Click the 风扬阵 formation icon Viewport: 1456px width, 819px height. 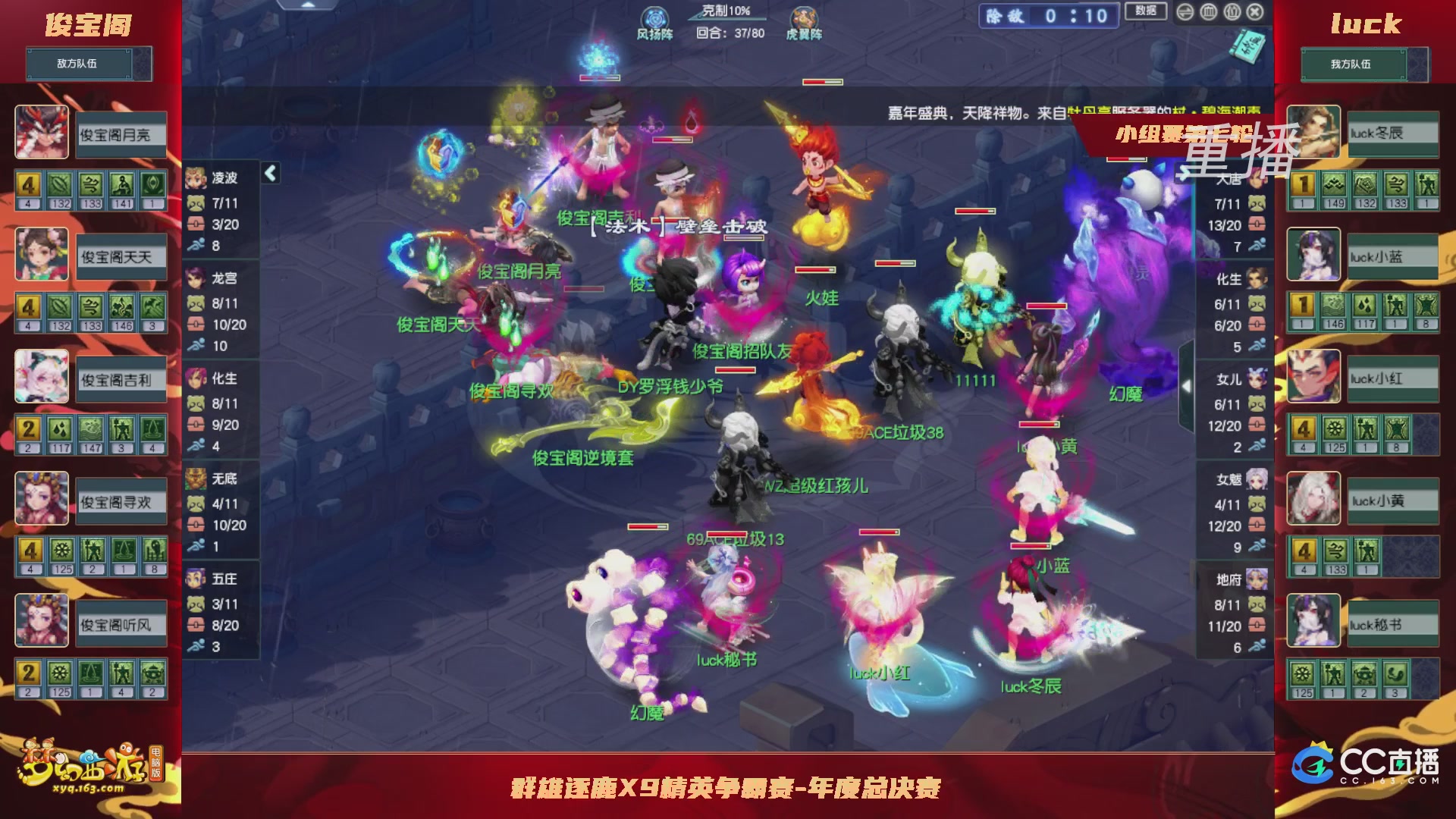tap(654, 15)
